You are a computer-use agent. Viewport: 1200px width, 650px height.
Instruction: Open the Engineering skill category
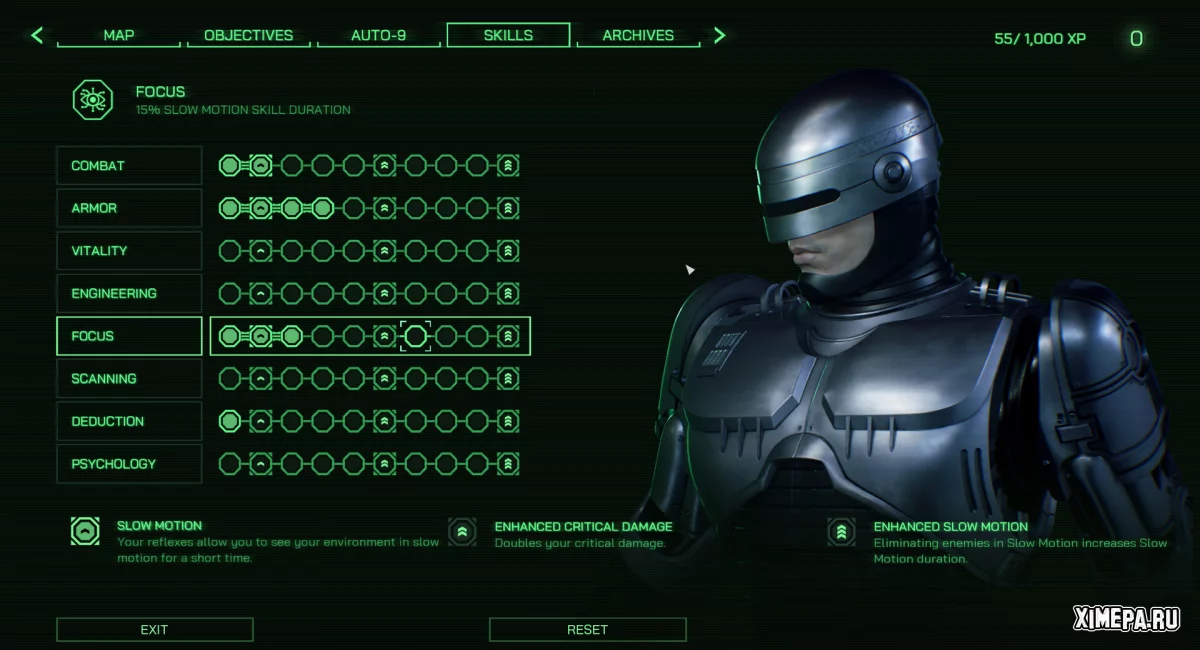point(129,293)
